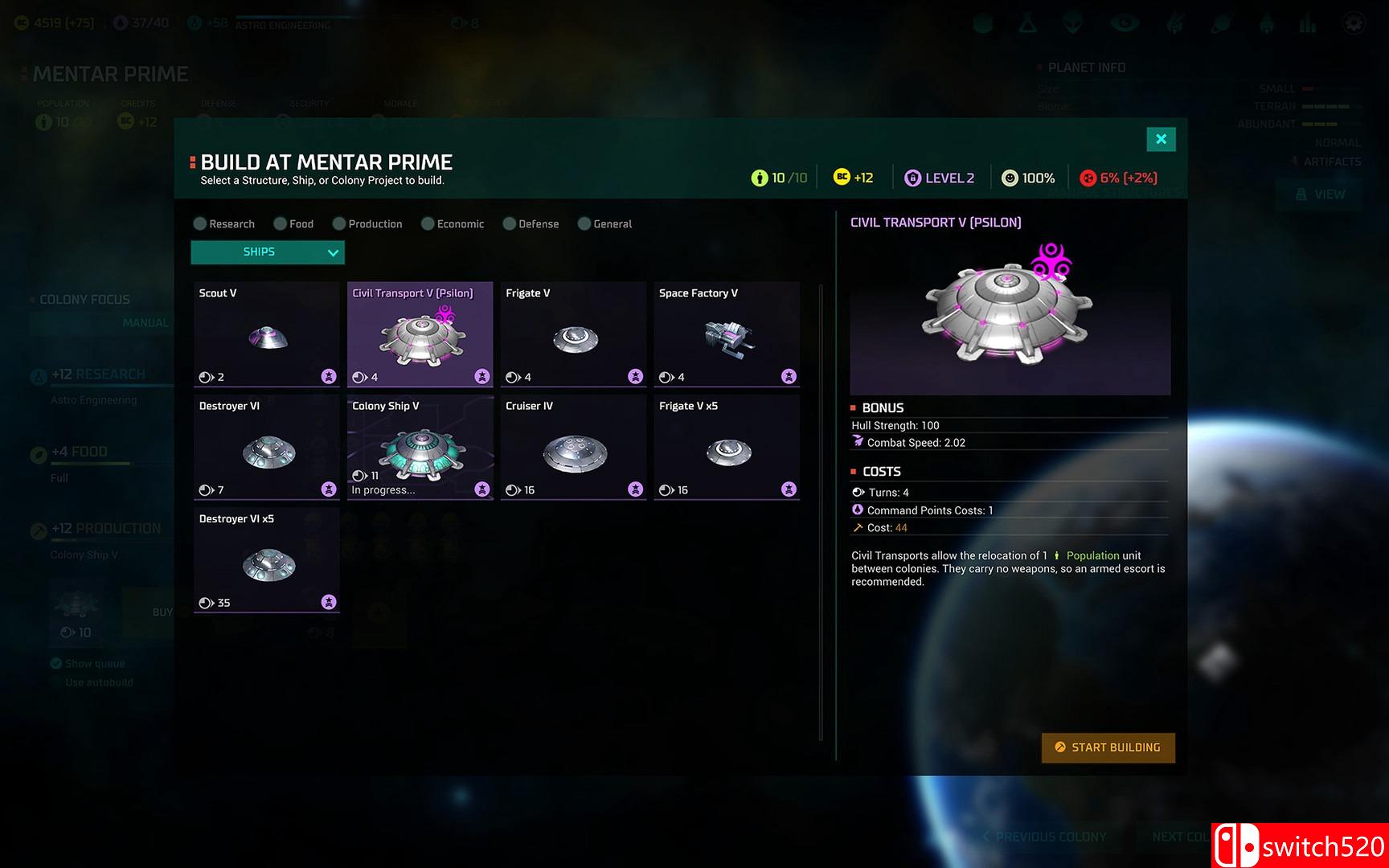Viewport: 1389px width, 868px height.
Task: Select the Frigate V x5 tile
Action: tap(727, 448)
